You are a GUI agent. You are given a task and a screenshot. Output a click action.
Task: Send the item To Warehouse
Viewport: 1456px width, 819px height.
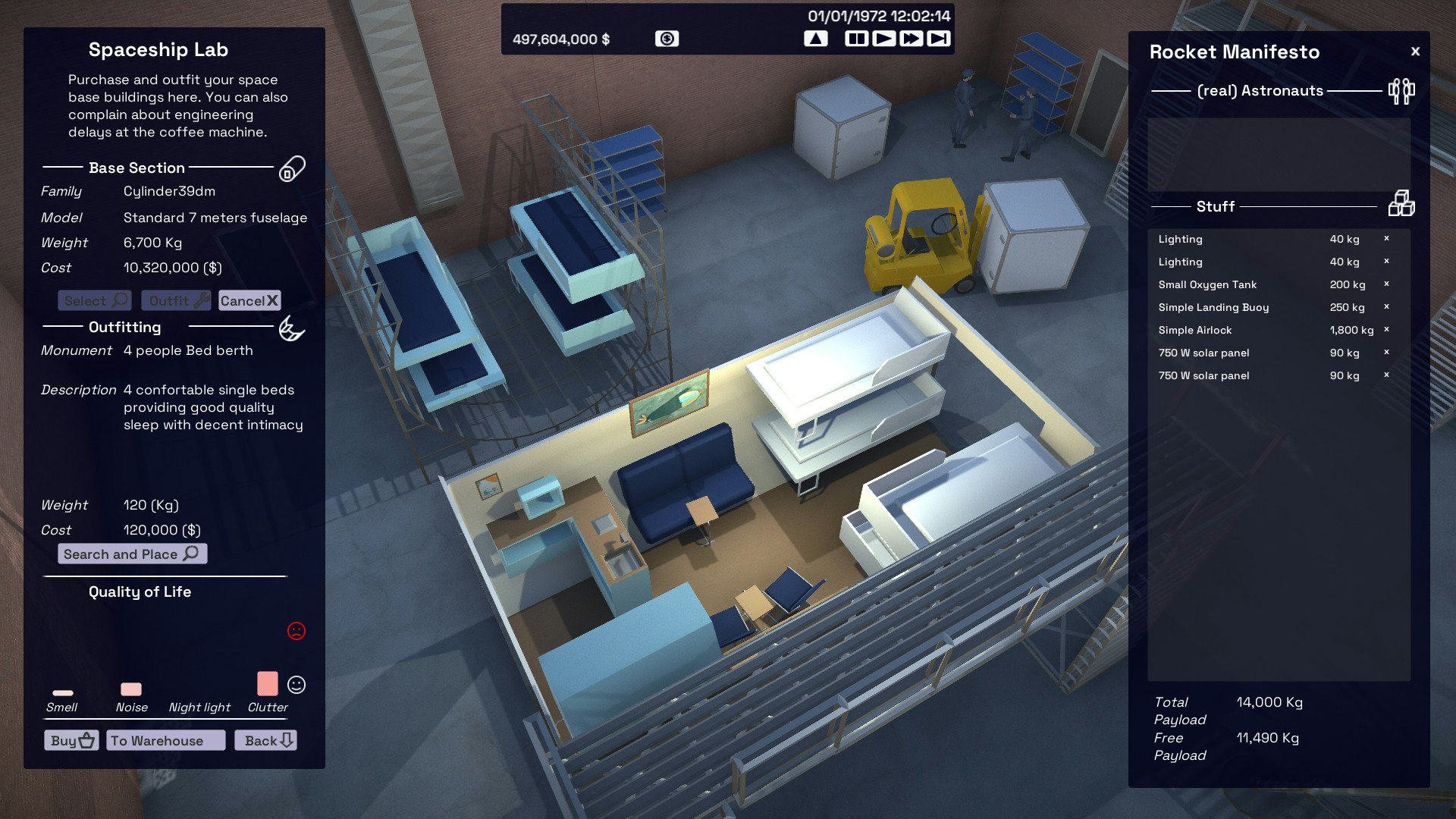(164, 740)
